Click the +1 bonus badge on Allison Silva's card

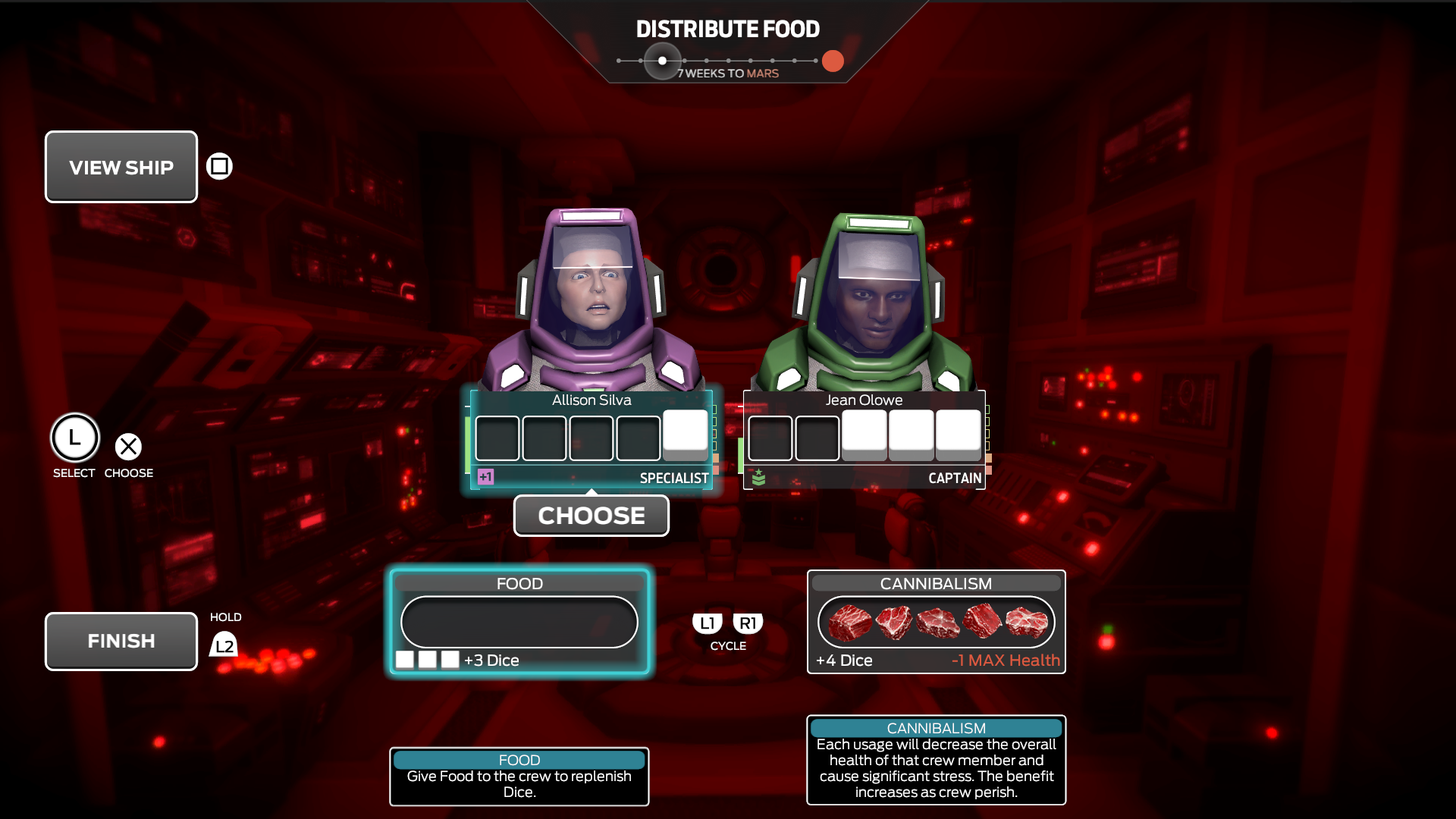pos(486,477)
